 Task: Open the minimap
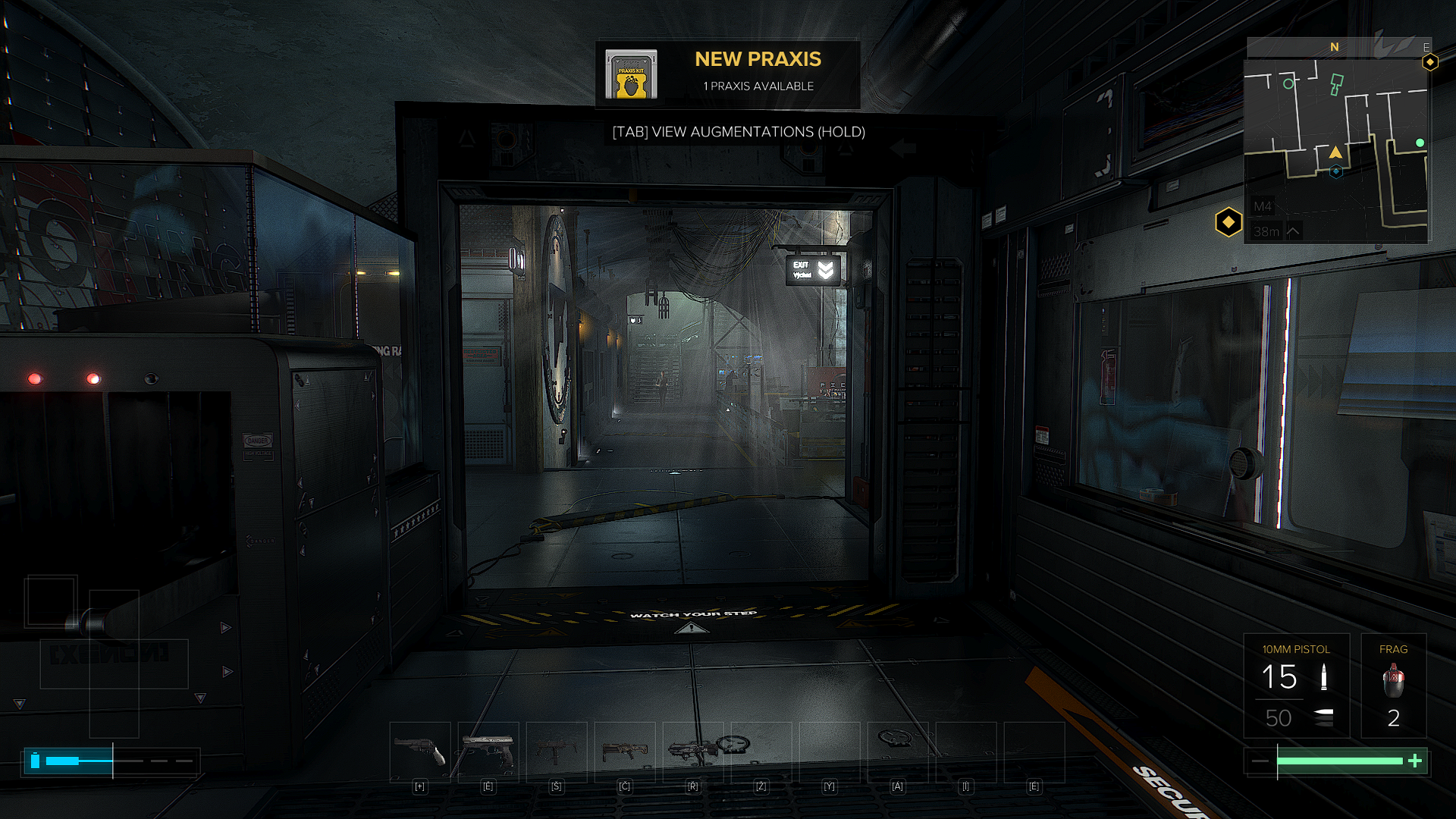[x=1336, y=150]
